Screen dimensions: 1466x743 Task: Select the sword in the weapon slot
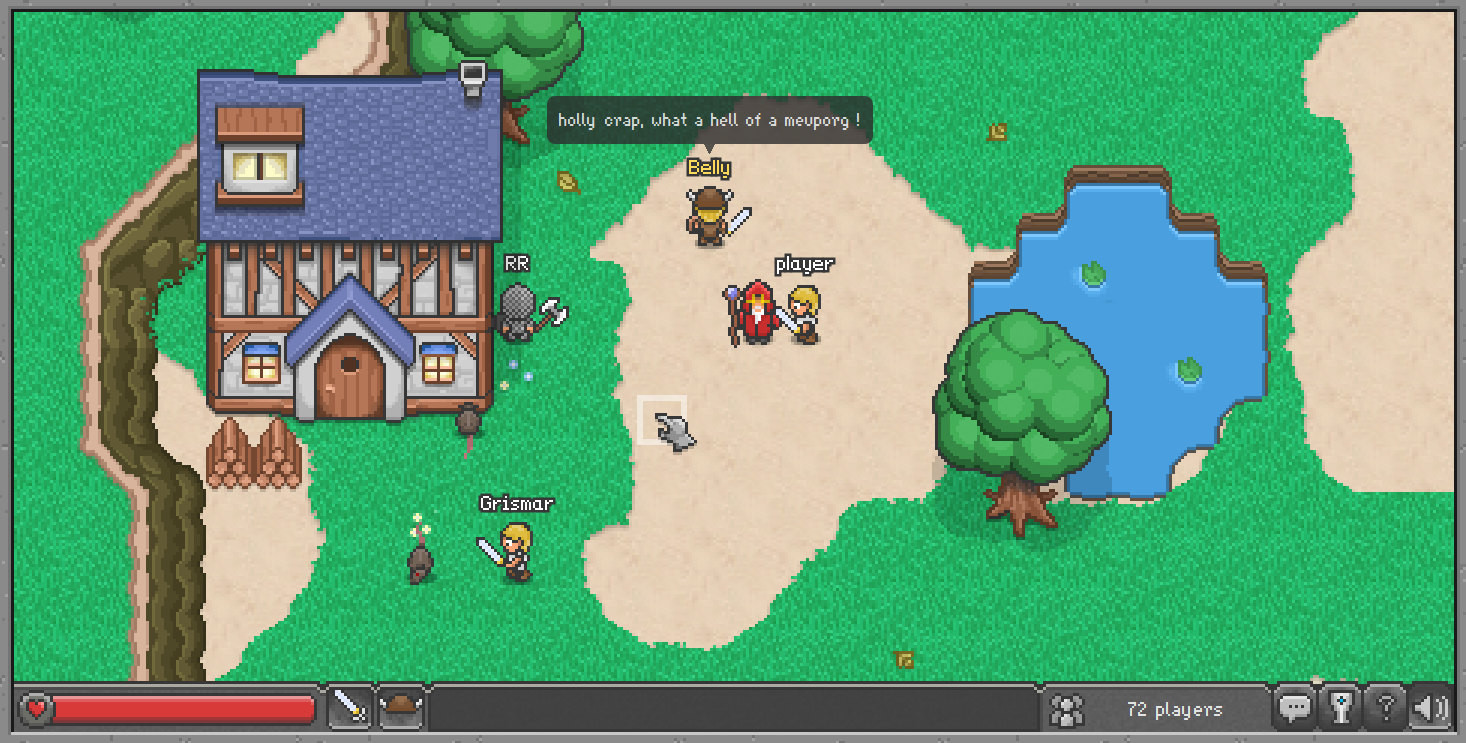click(350, 709)
